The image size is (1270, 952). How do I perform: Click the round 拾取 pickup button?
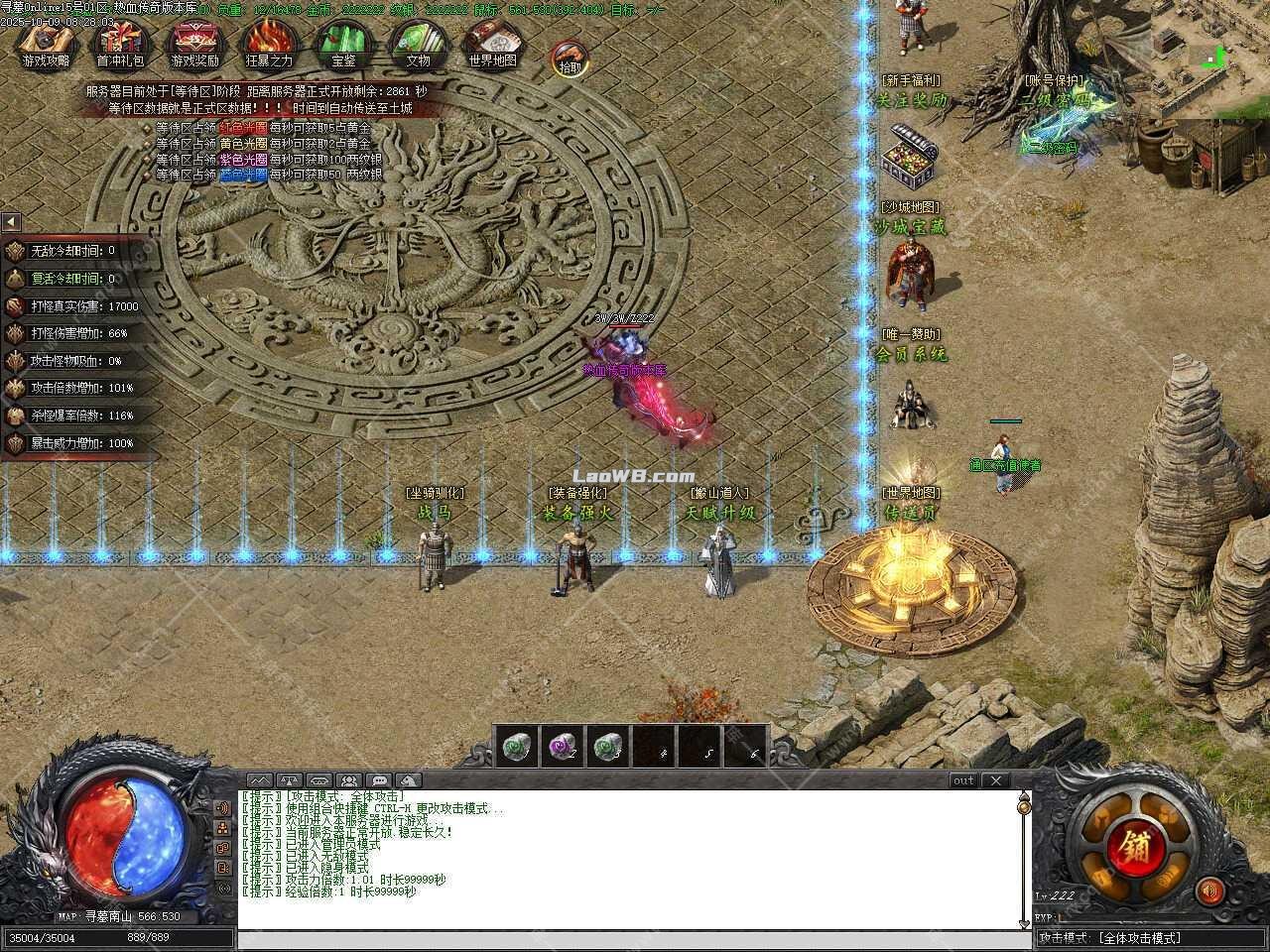click(x=570, y=59)
